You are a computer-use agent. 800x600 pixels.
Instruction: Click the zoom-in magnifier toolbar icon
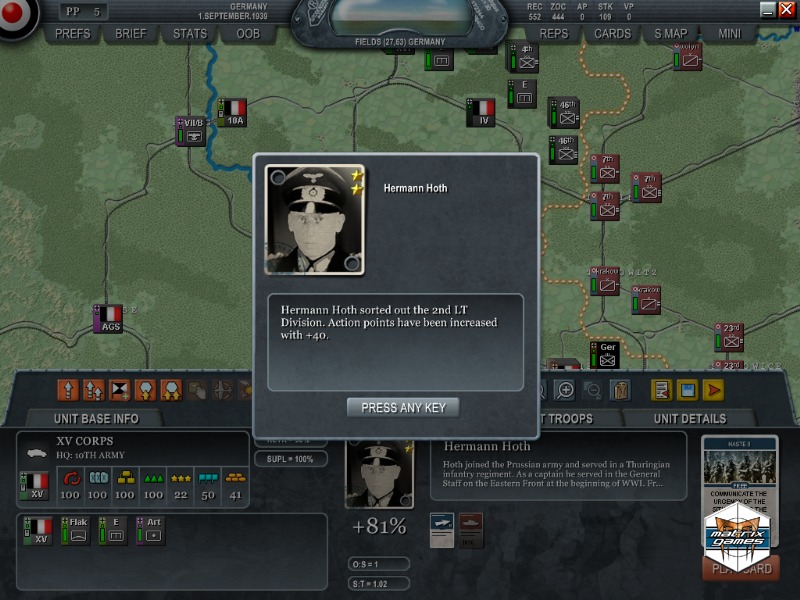pyautogui.click(x=565, y=390)
